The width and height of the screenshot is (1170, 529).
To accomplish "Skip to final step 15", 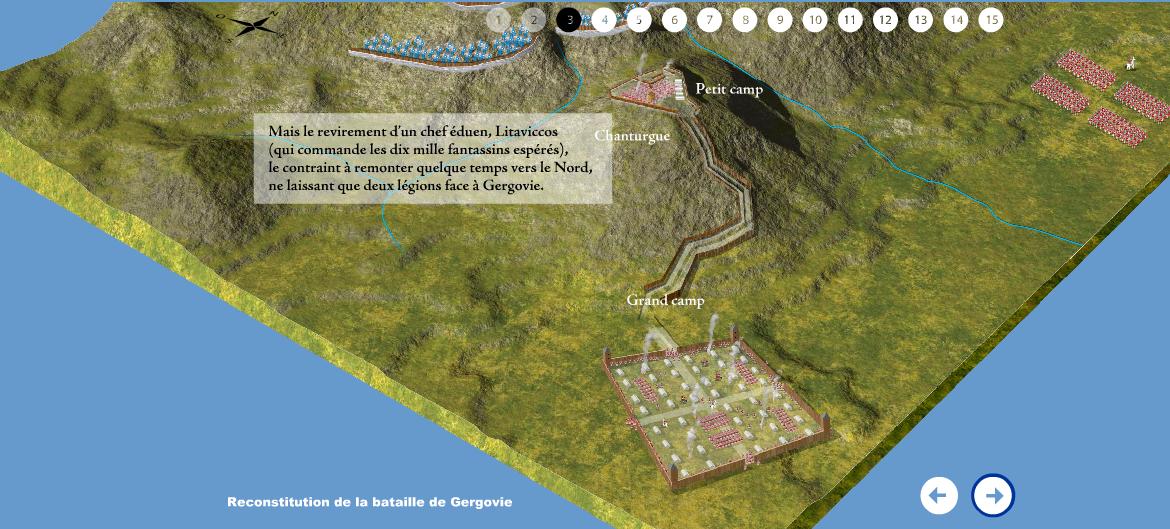I will click(x=991, y=20).
